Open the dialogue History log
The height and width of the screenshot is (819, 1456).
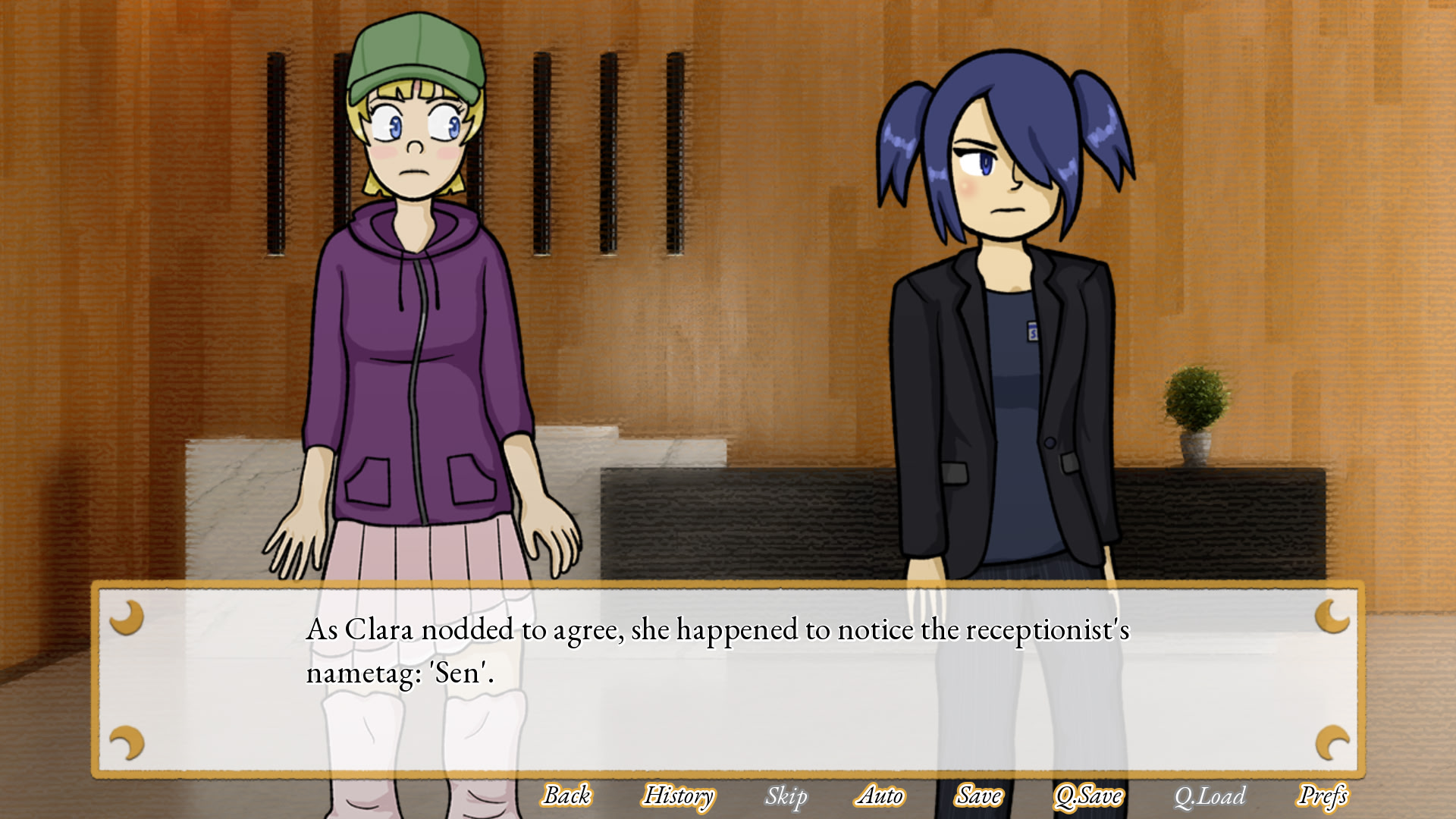[x=679, y=795]
